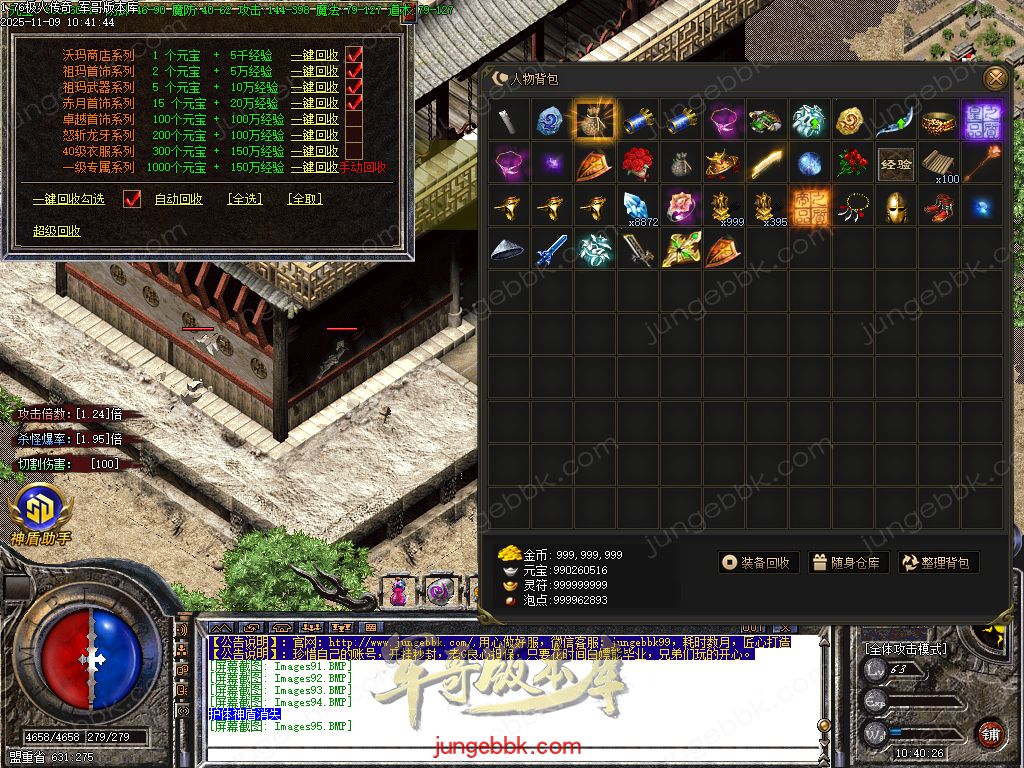Open the red 铺 shop button
1024x768 pixels.
[990, 733]
